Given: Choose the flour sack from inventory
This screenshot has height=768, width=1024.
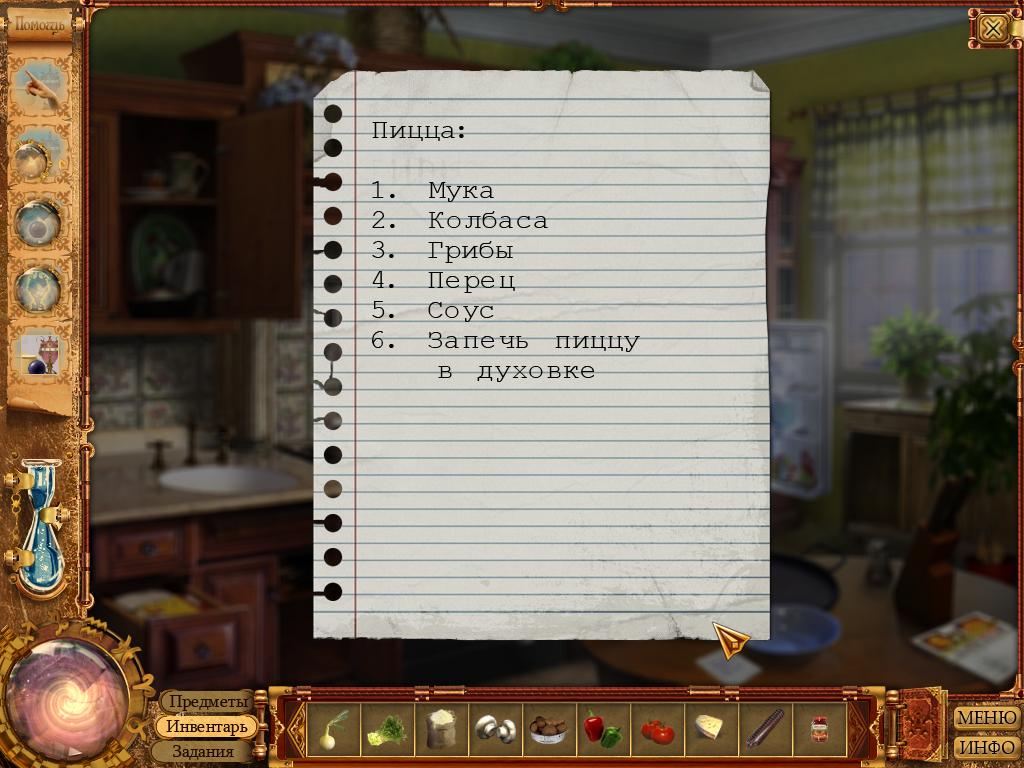Looking at the screenshot, I should tap(440, 728).
